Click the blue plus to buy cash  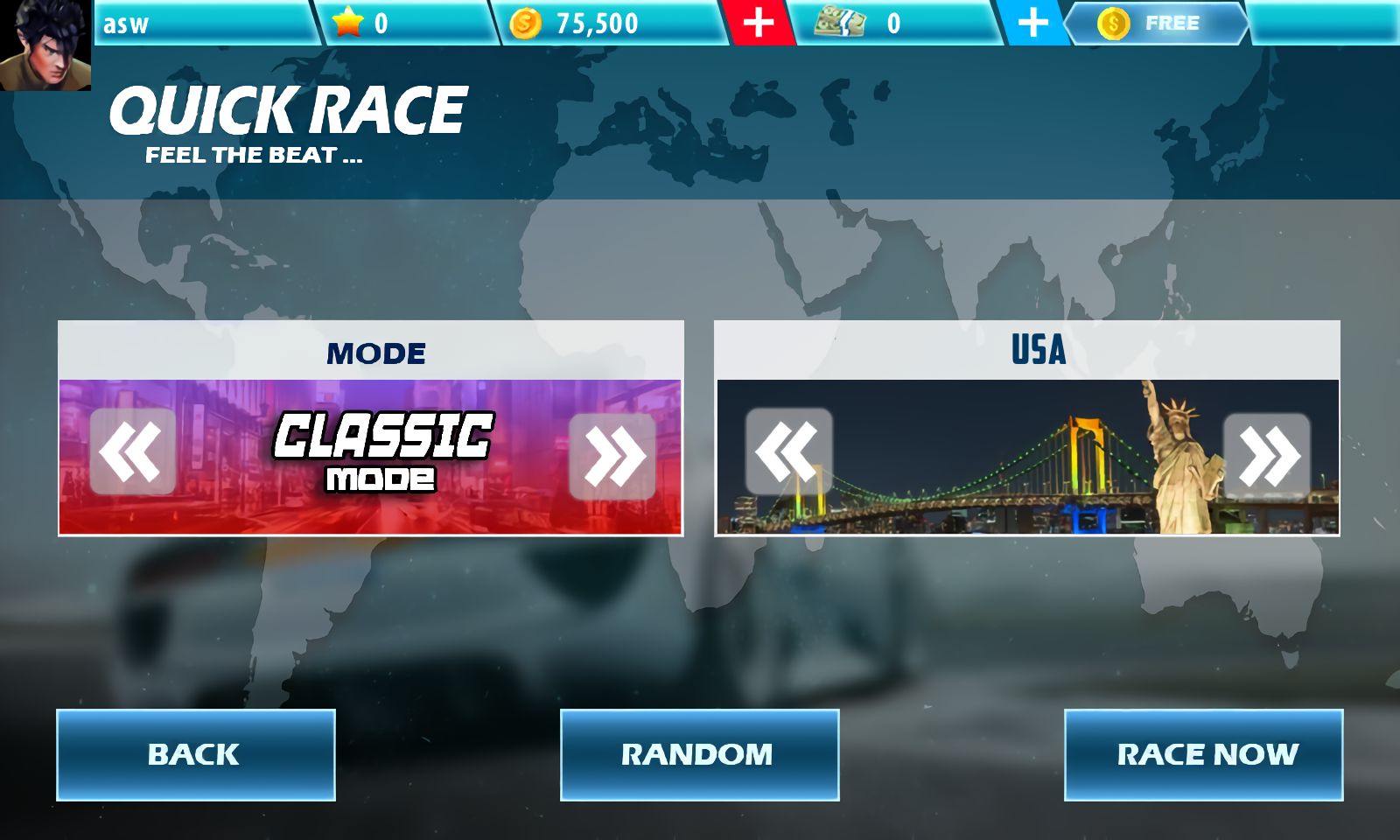(x=1032, y=24)
